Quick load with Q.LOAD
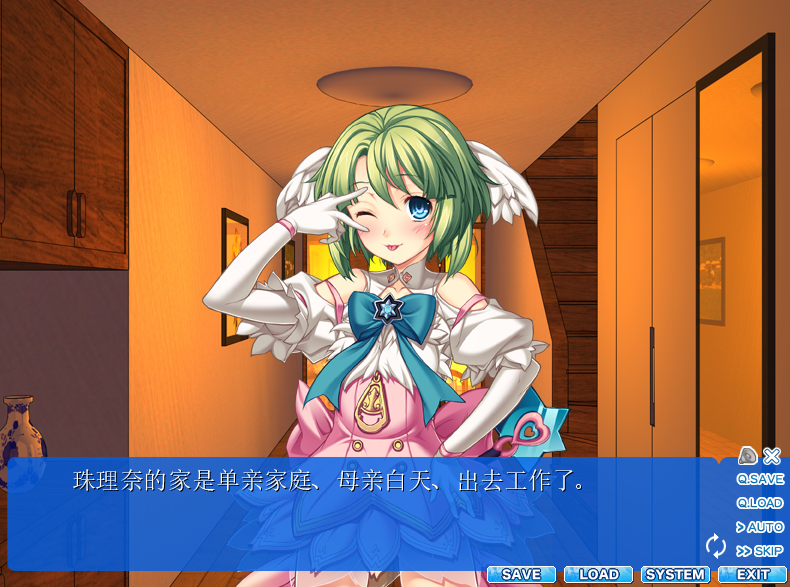 pos(760,503)
